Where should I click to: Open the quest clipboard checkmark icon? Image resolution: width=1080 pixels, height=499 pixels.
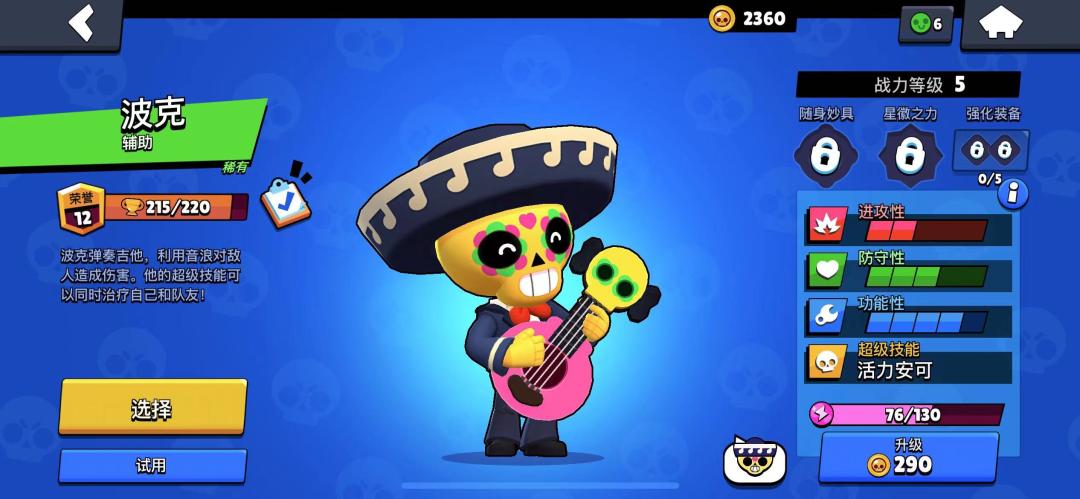pos(285,197)
